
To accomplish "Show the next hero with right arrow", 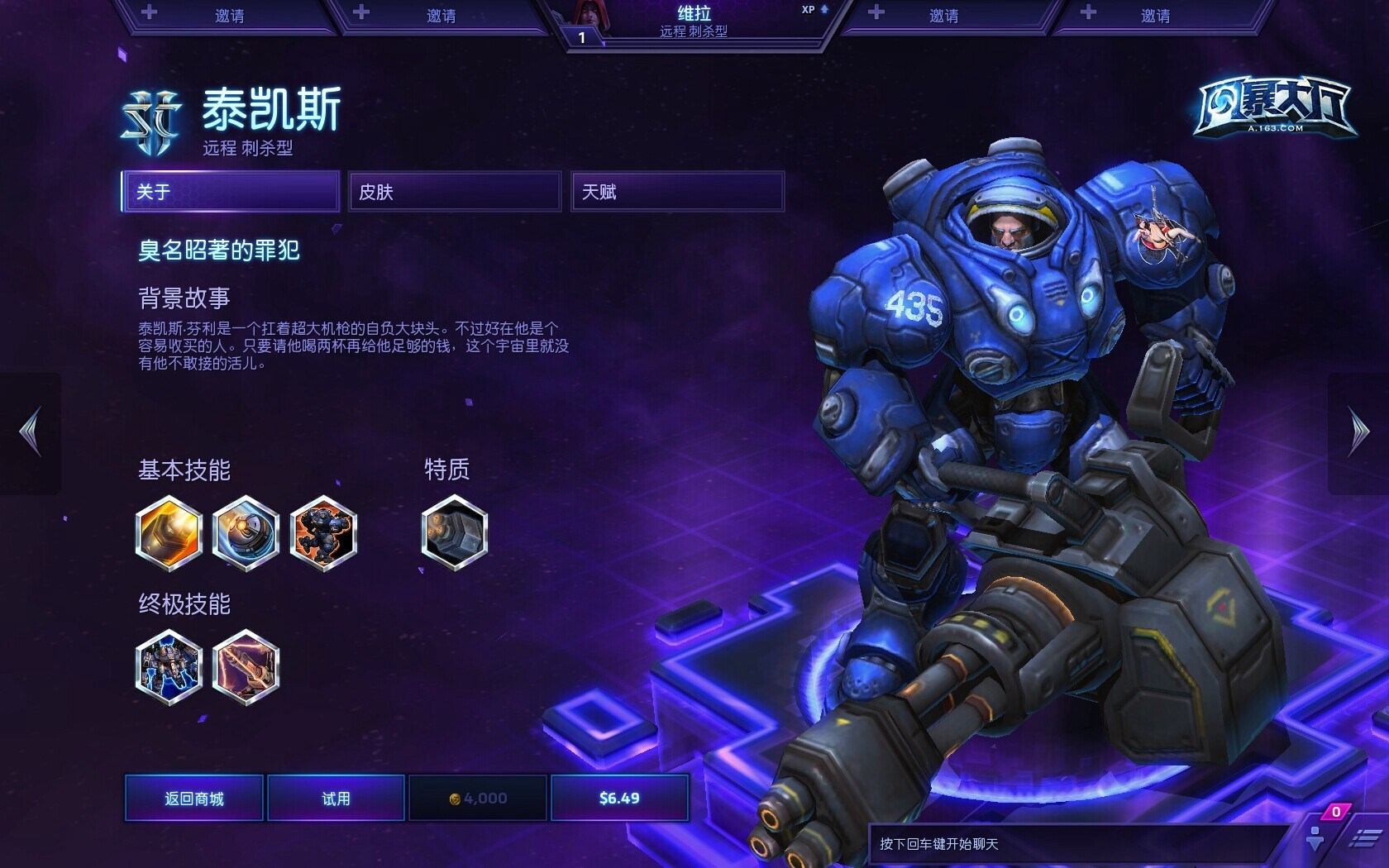I will [1358, 432].
